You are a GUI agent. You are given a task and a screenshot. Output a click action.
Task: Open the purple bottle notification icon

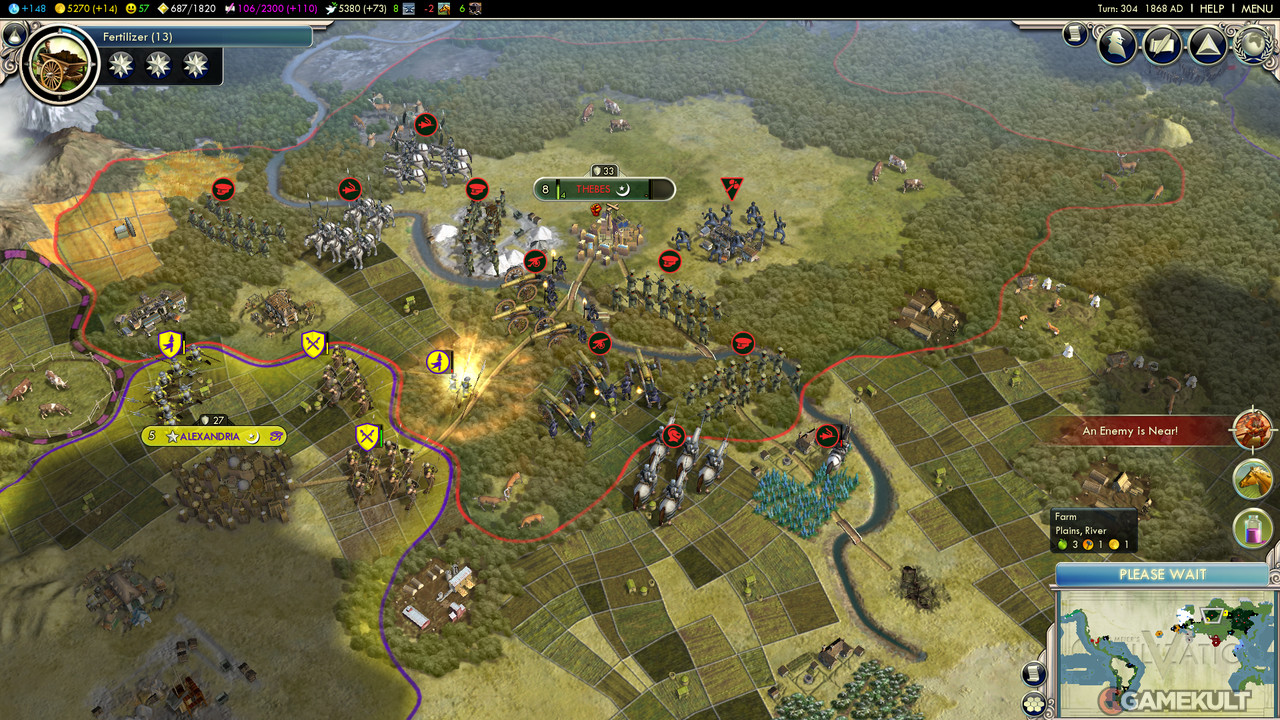1253,527
